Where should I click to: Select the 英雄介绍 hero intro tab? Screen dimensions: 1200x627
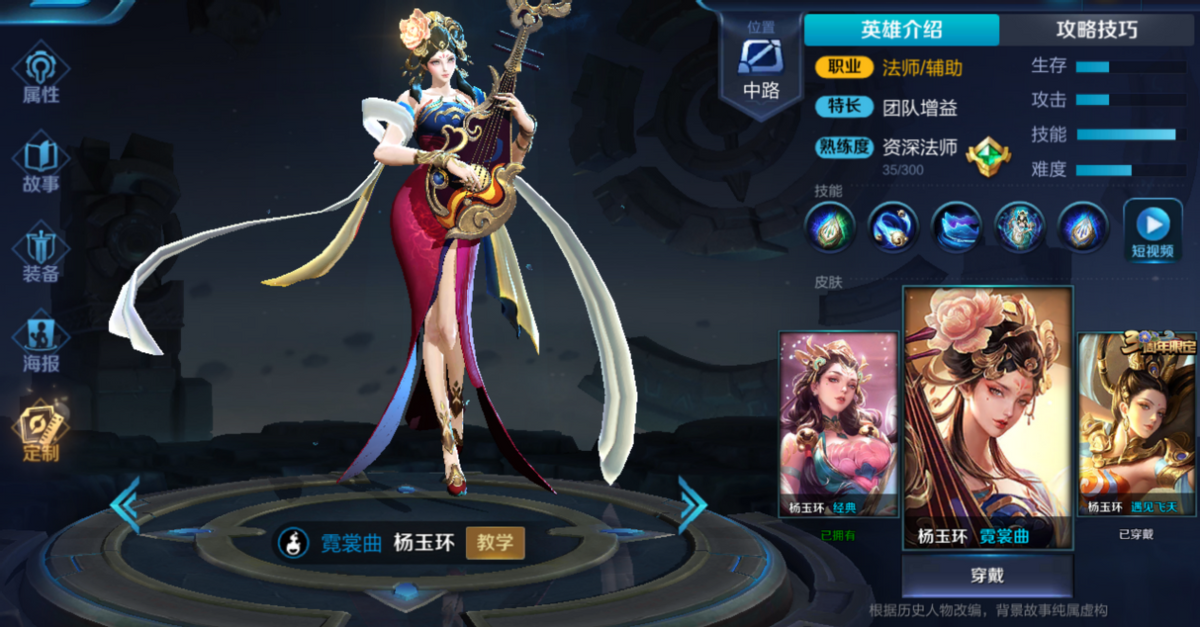pyautogui.click(x=901, y=29)
